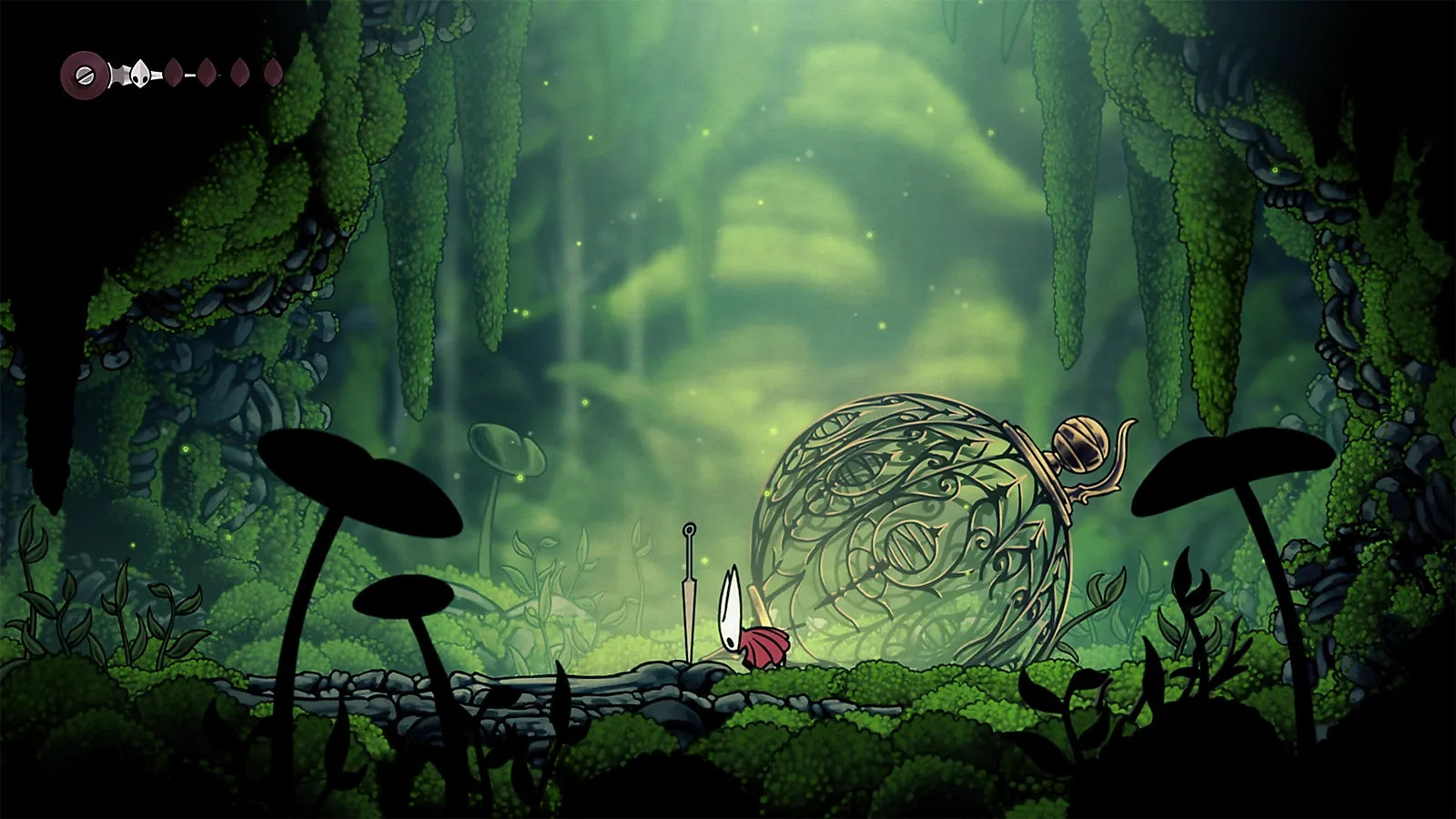
Task: Click the second health mask droplet
Action: tap(207, 70)
